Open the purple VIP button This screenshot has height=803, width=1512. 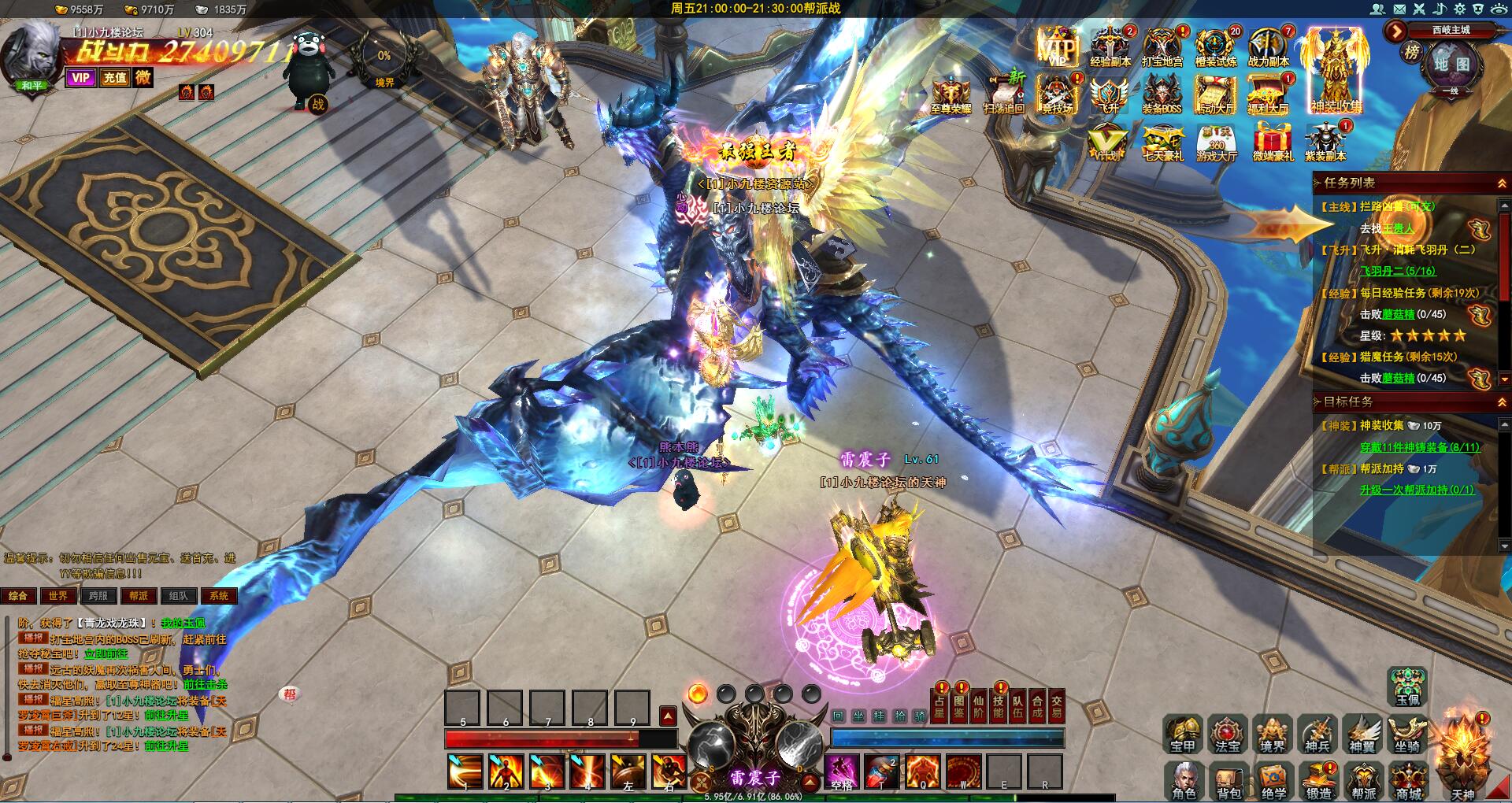point(80,77)
